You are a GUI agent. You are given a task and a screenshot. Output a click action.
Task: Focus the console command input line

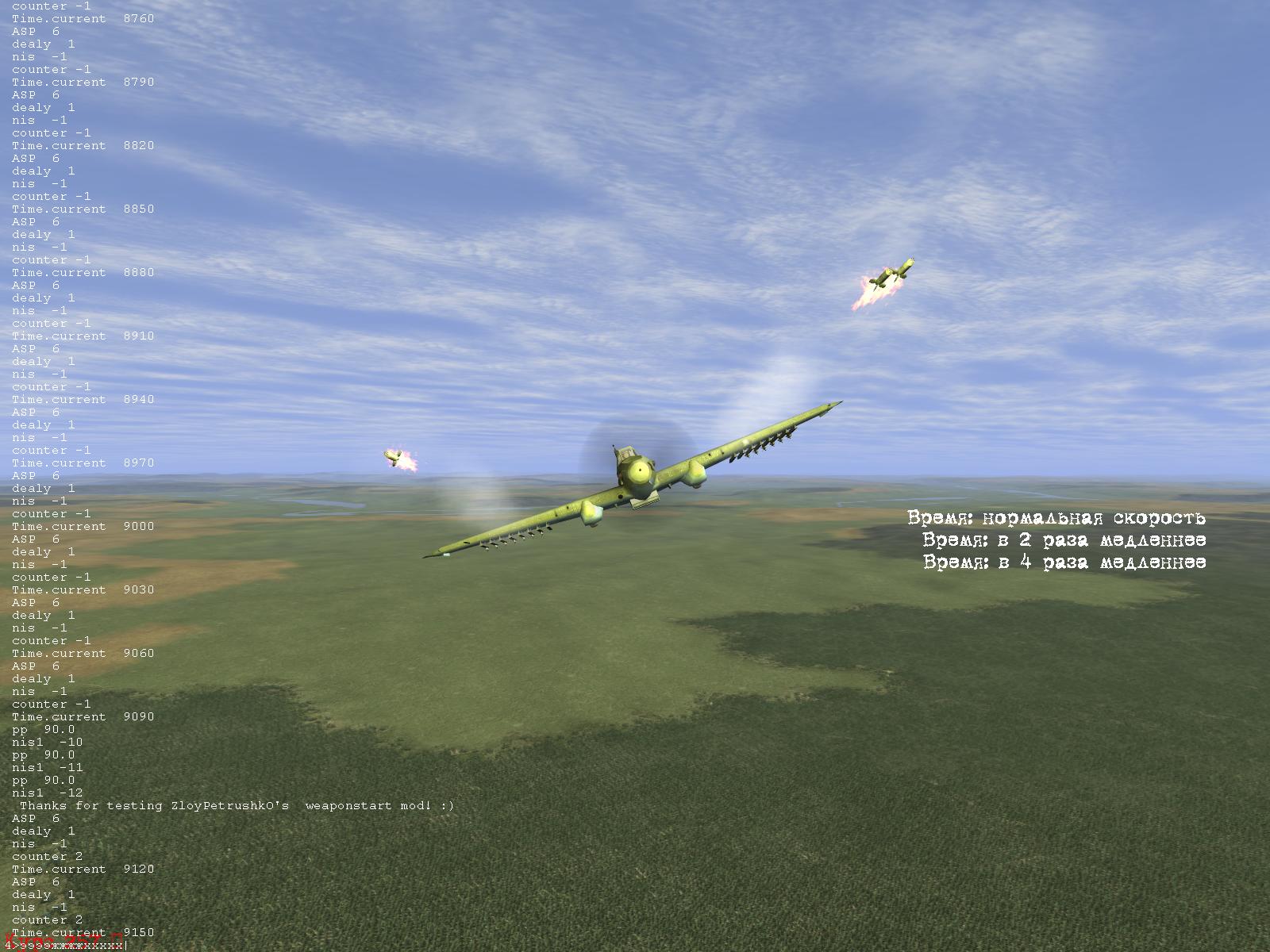click(70, 945)
